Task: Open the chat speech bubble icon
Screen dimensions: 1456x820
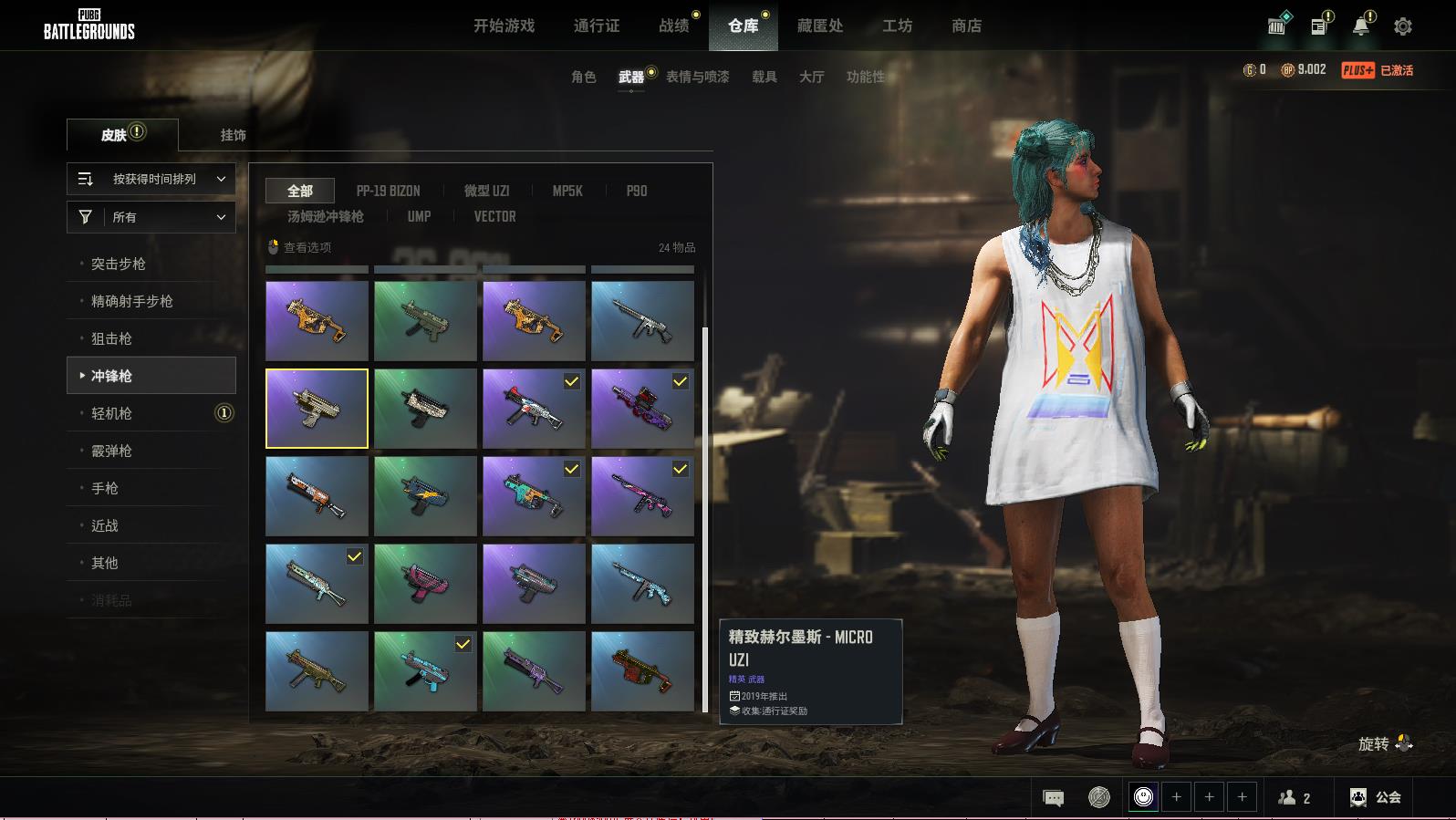Action: click(1053, 798)
